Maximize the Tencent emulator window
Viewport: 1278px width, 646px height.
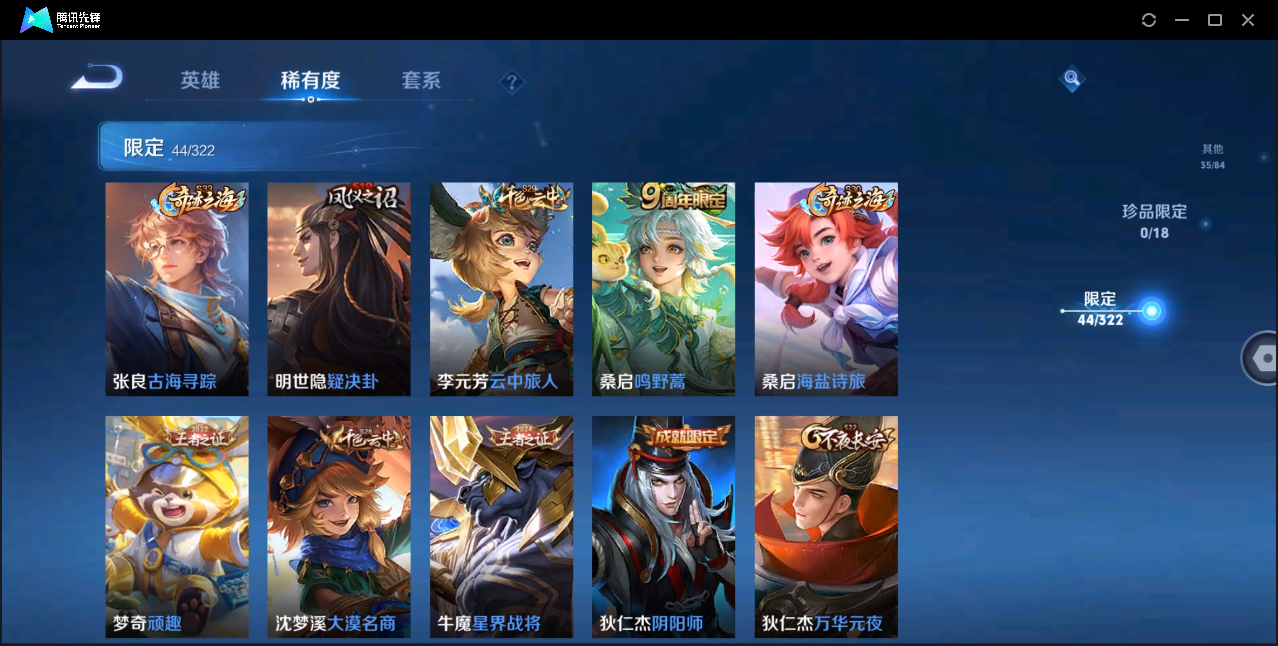tap(1215, 20)
